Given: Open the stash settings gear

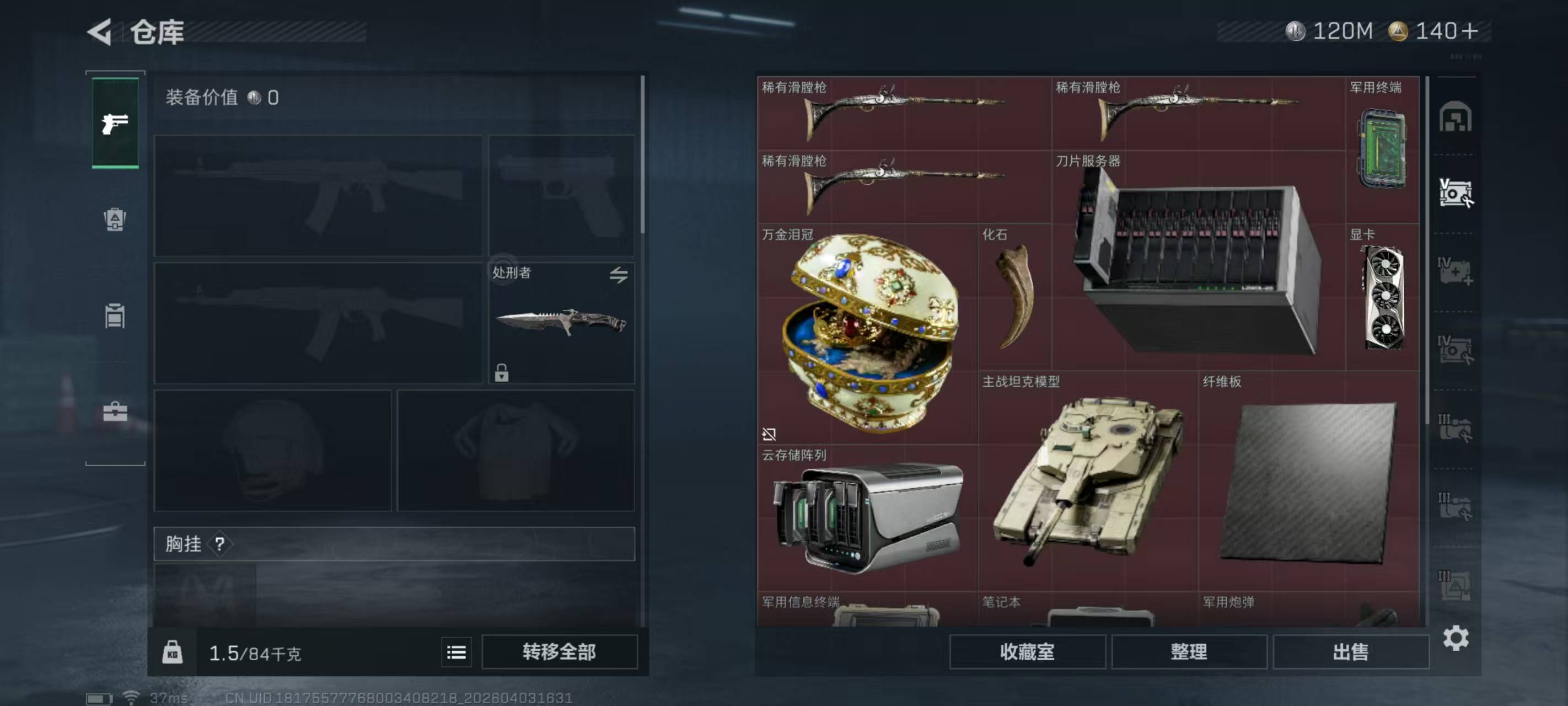Looking at the screenshot, I should (1456, 638).
